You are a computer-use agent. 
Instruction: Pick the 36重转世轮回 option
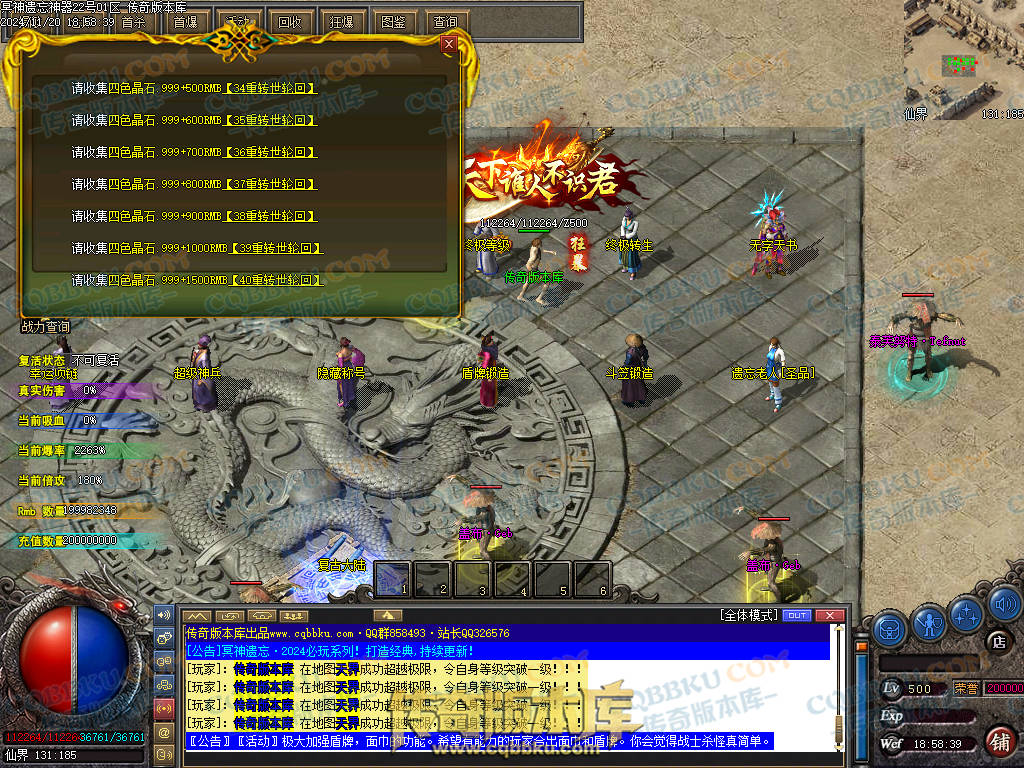271,152
